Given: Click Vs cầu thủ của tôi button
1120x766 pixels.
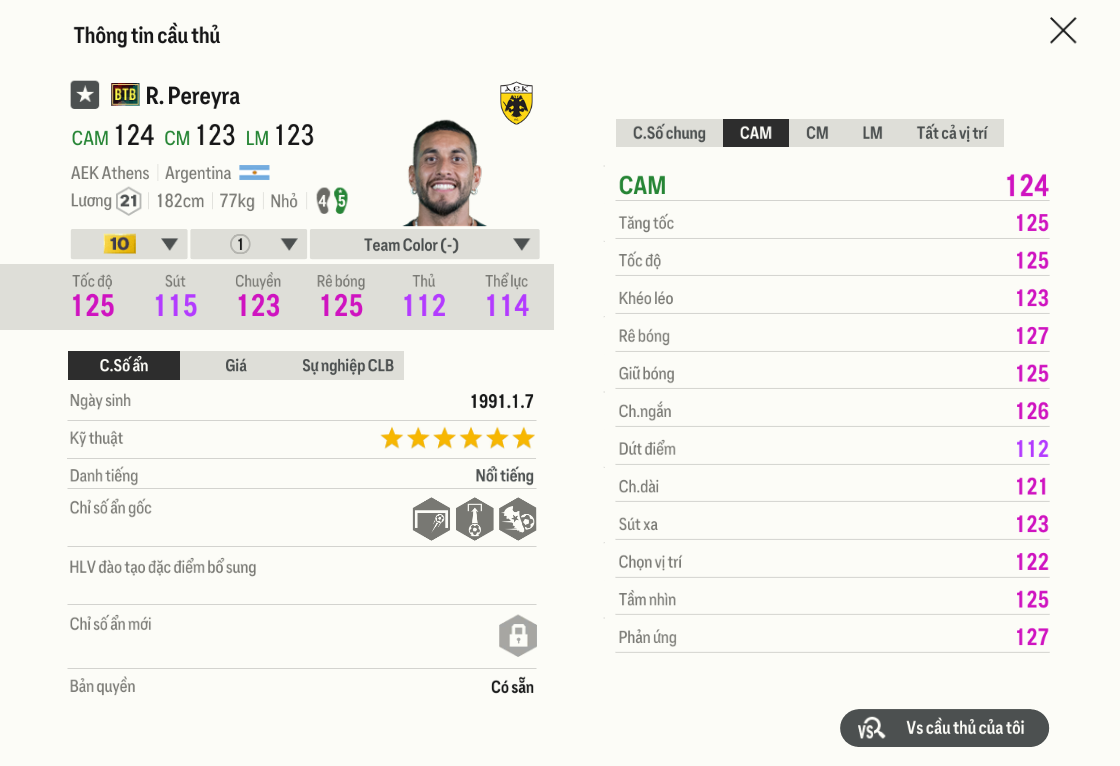Looking at the screenshot, I should click(944, 728).
